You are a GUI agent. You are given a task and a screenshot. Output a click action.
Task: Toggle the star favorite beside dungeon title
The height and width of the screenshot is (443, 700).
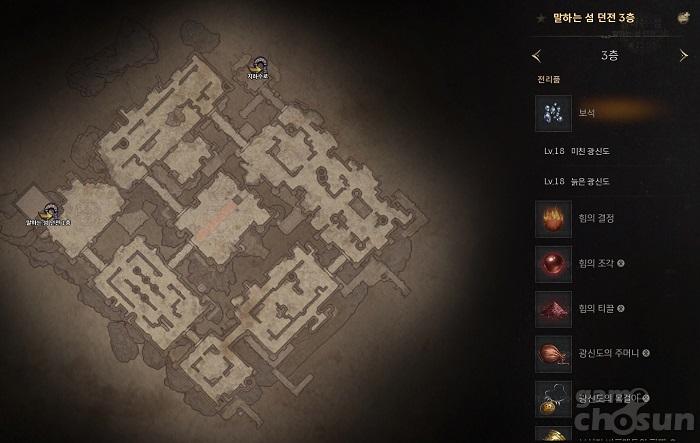tap(541, 18)
